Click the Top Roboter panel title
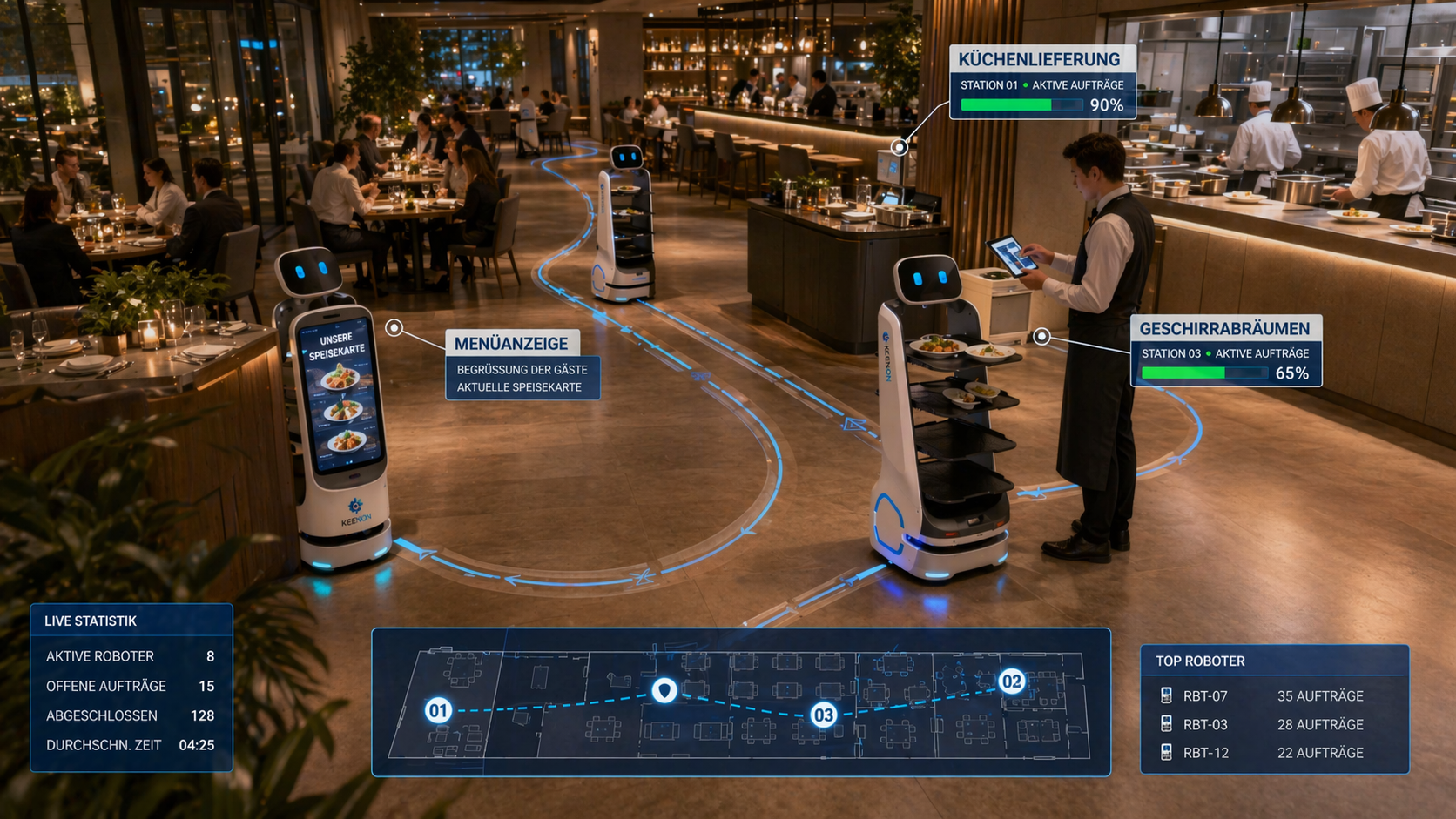Image resolution: width=1456 pixels, height=819 pixels. [x=1200, y=661]
